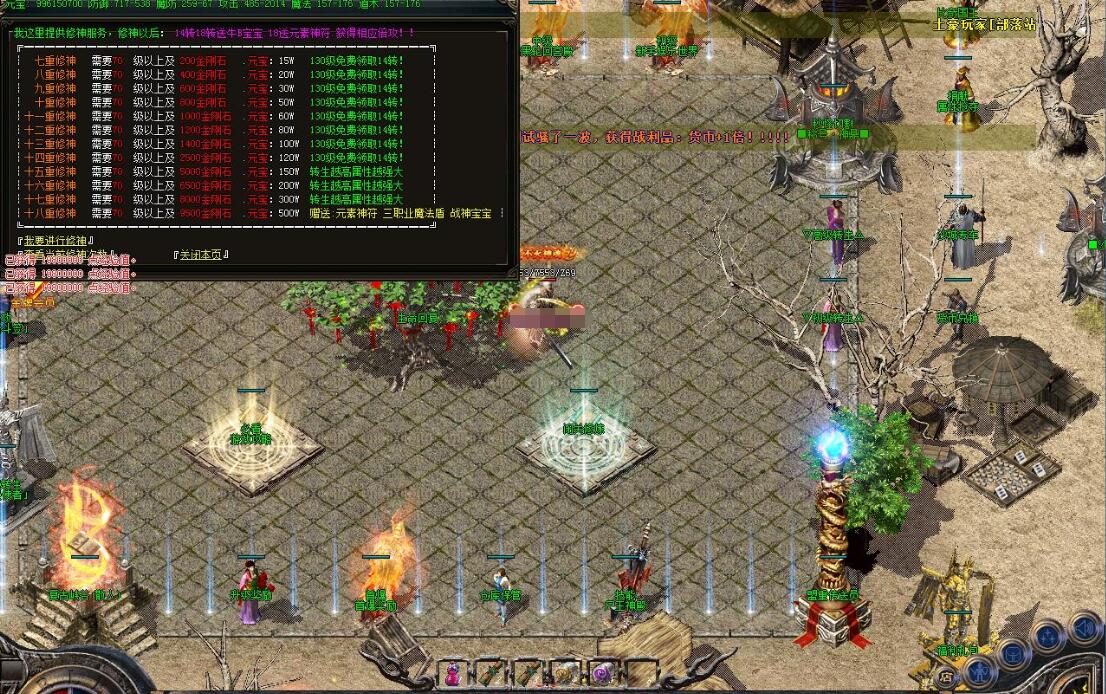This screenshot has width=1106, height=694.
Task: Select the pink potion hotbar slot
Action: (x=452, y=673)
